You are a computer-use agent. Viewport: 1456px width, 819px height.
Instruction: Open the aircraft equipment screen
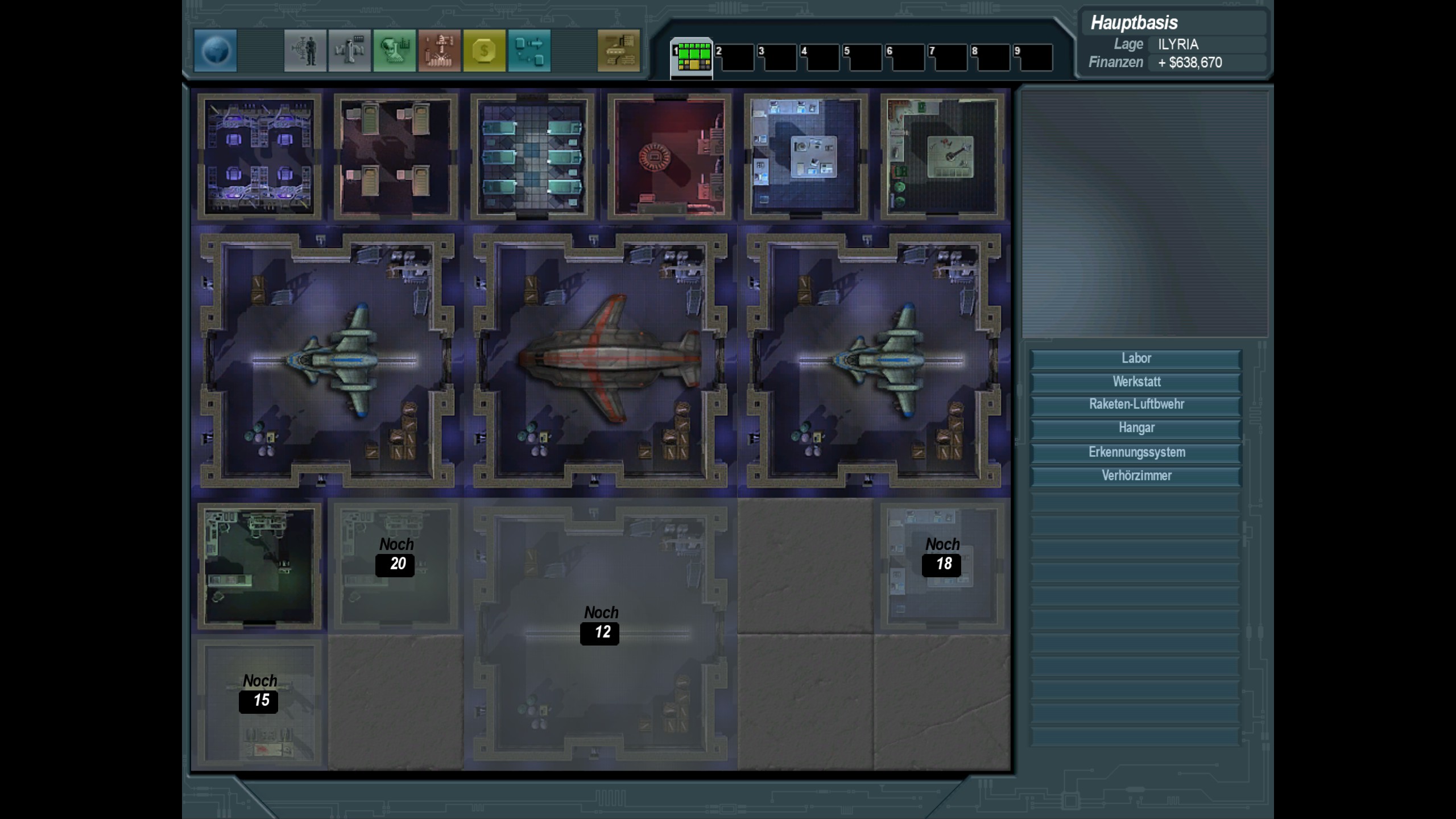[x=349, y=51]
